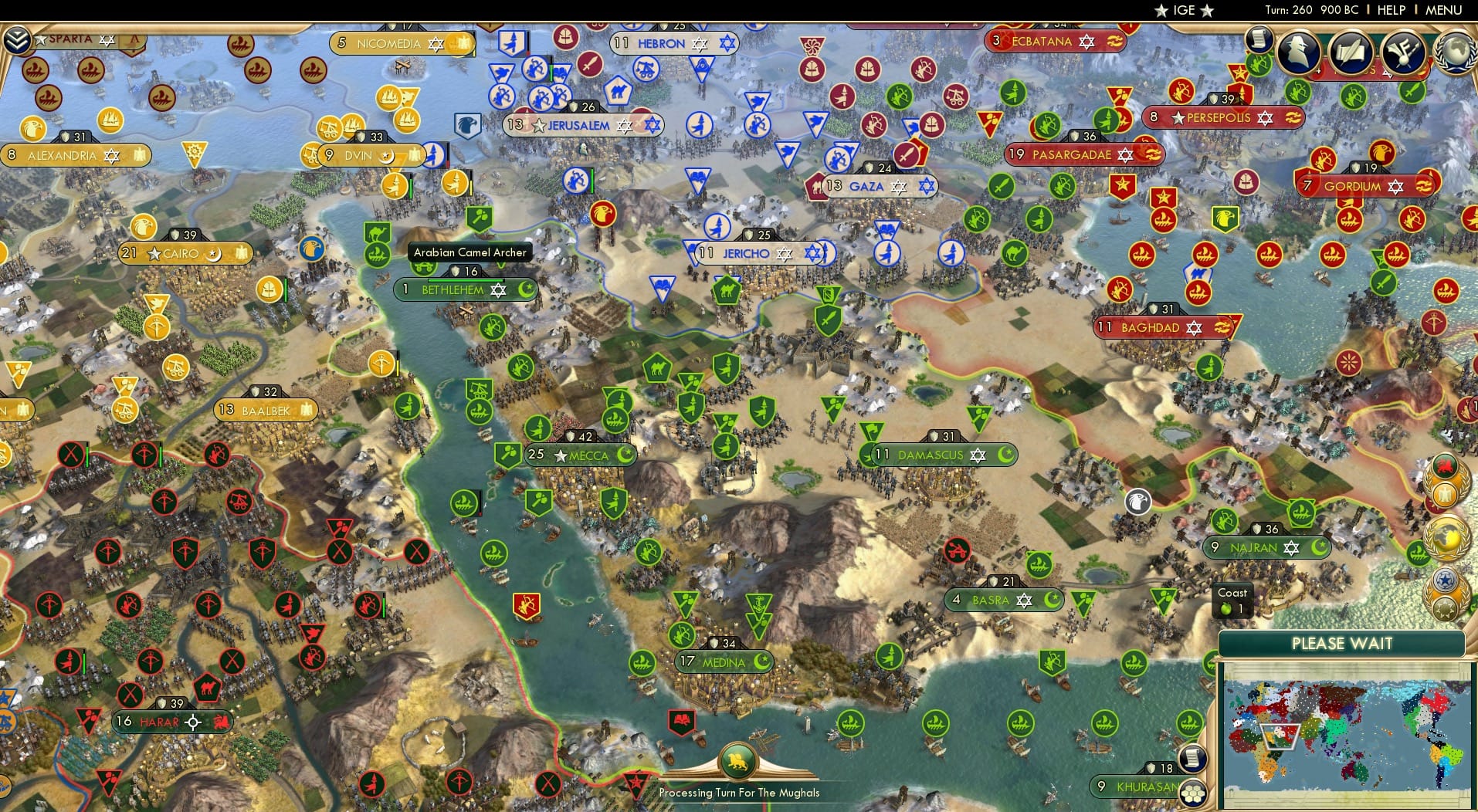
Task: Open the MENU item in the top bar
Action: click(1445, 10)
